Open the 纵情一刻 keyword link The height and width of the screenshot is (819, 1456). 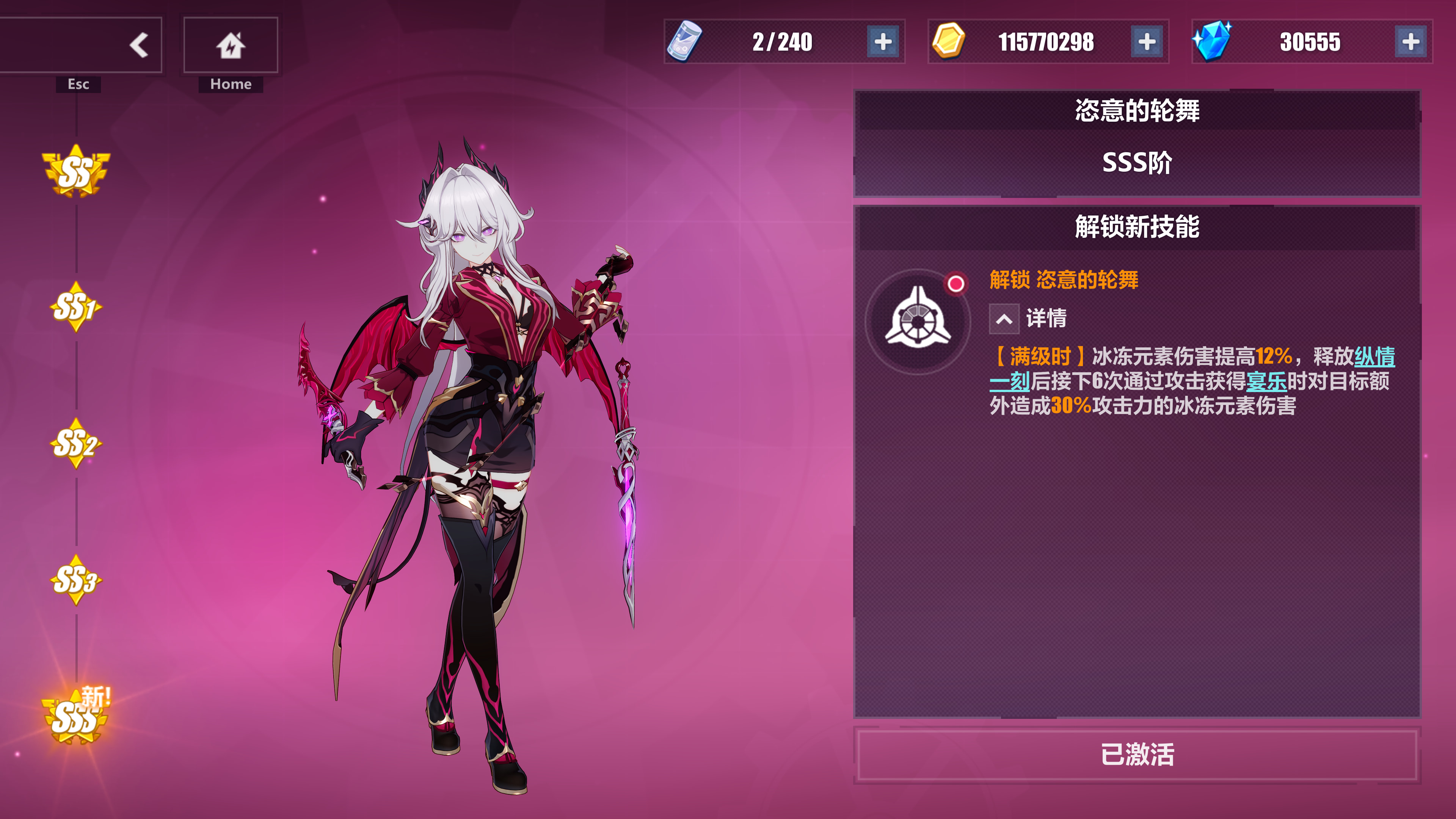pos(1374,357)
